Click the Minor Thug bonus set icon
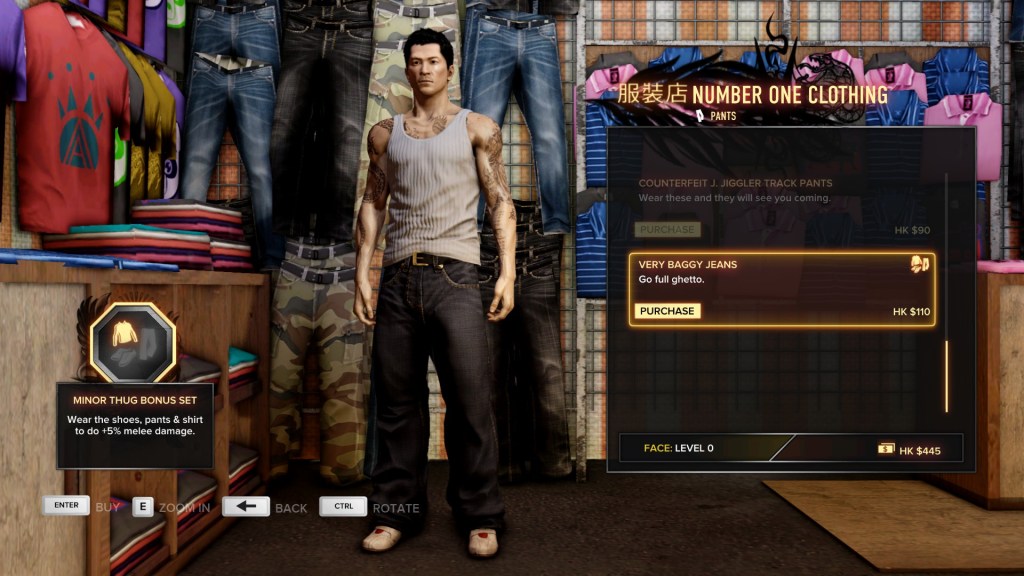The height and width of the screenshot is (576, 1024). tap(133, 342)
